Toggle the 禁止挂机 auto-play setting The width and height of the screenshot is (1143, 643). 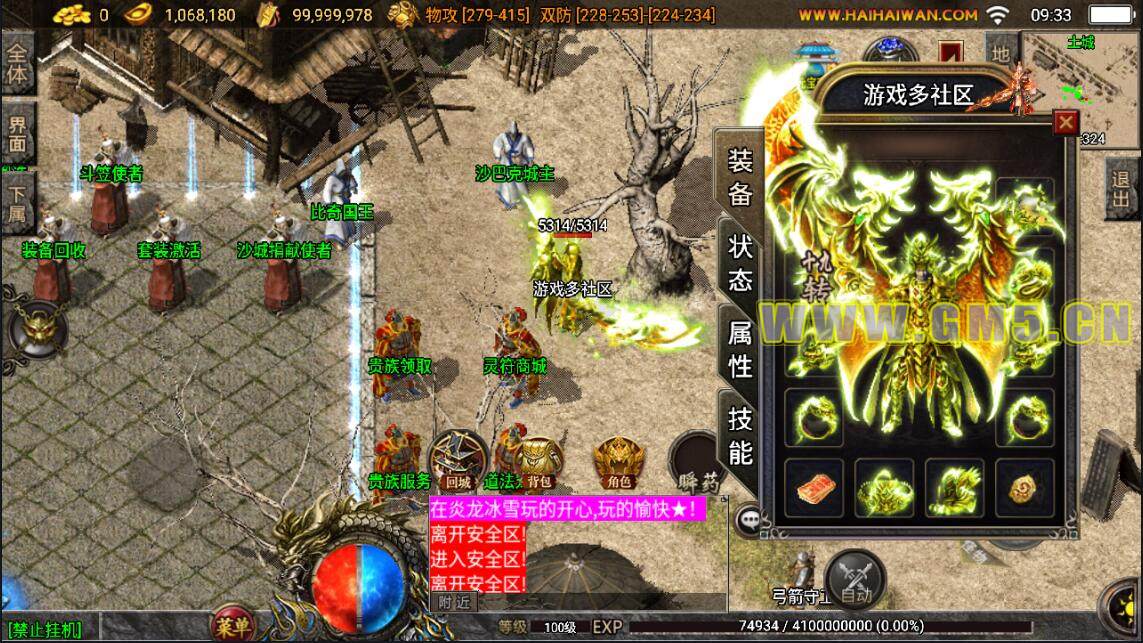click(x=47, y=630)
